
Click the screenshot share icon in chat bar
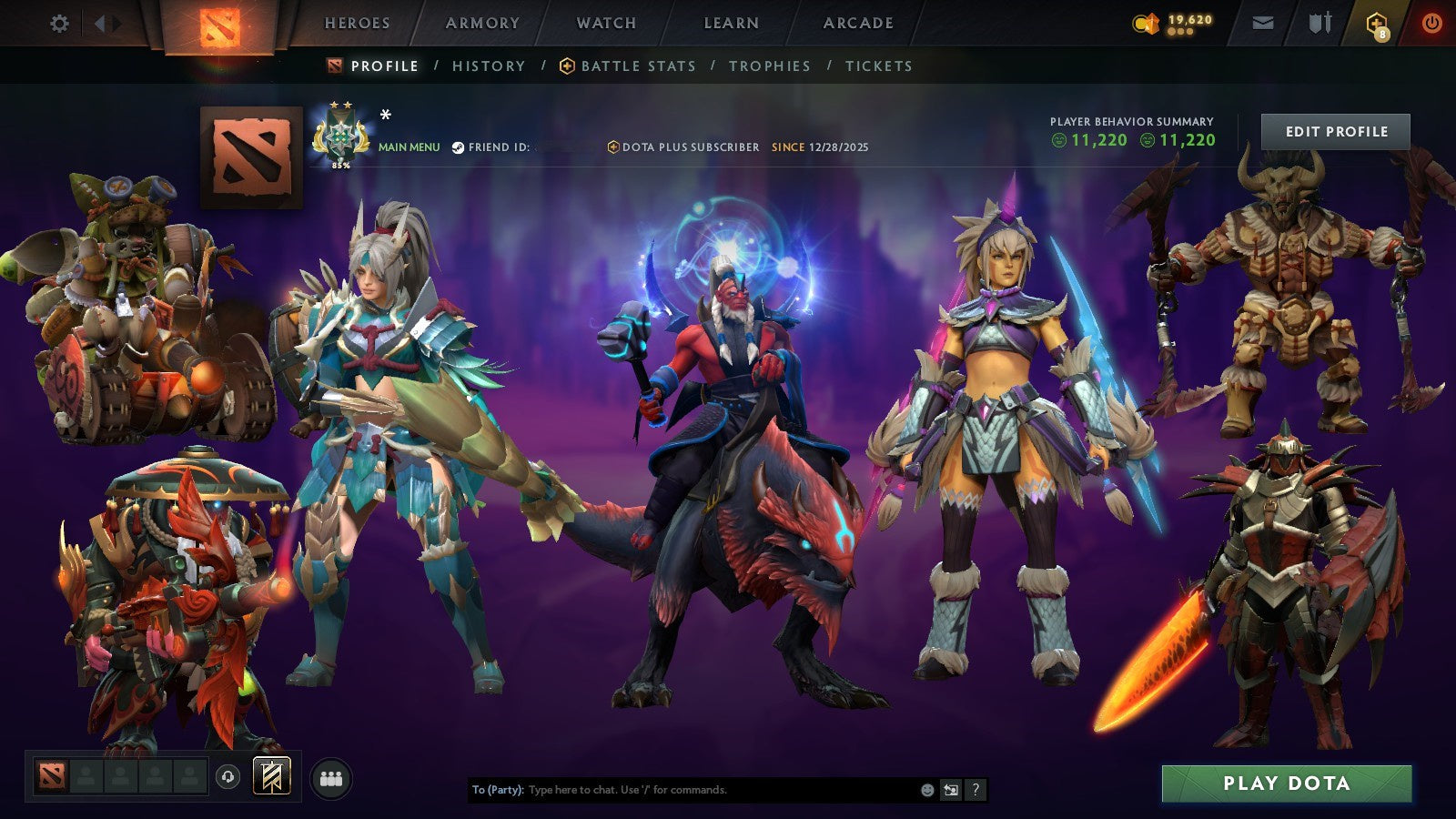pyautogui.click(x=950, y=791)
